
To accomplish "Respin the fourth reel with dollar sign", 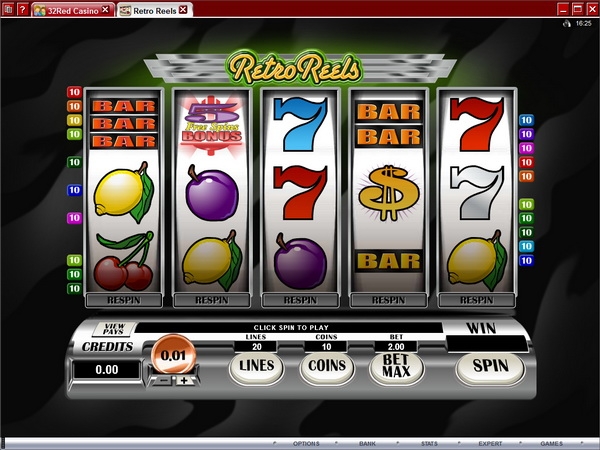I will [388, 299].
